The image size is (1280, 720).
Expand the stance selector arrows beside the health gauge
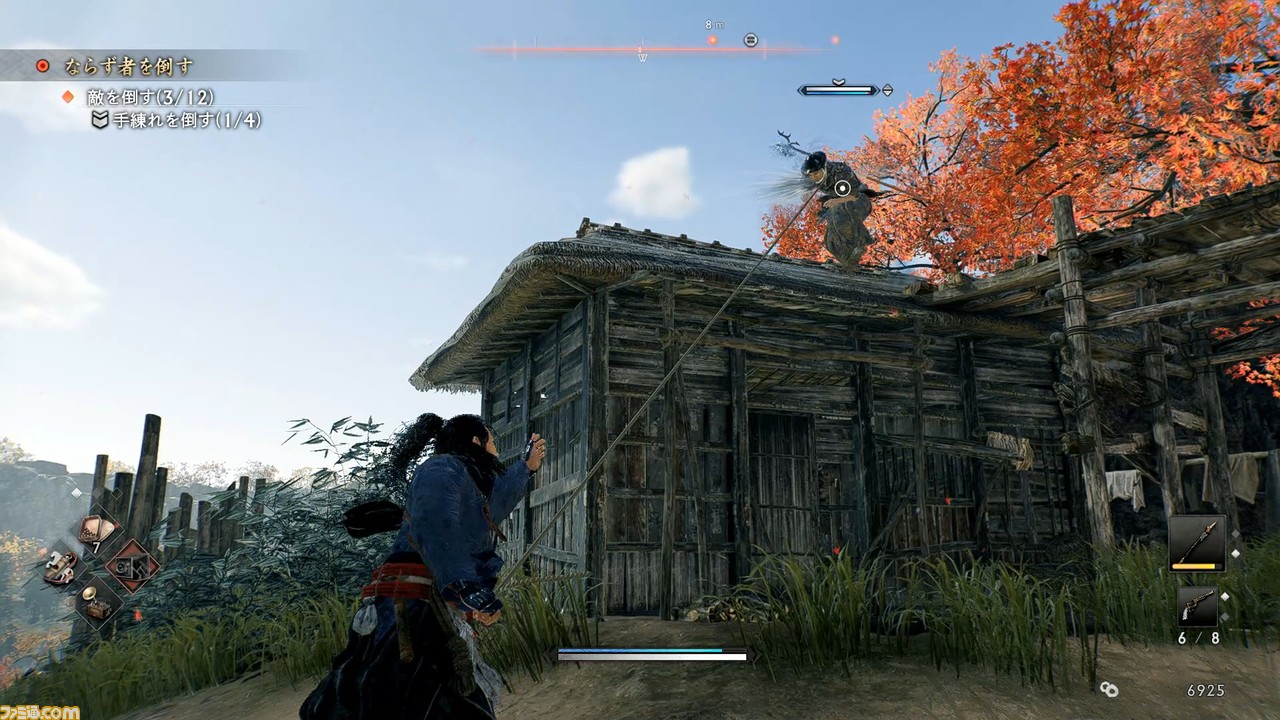888,90
